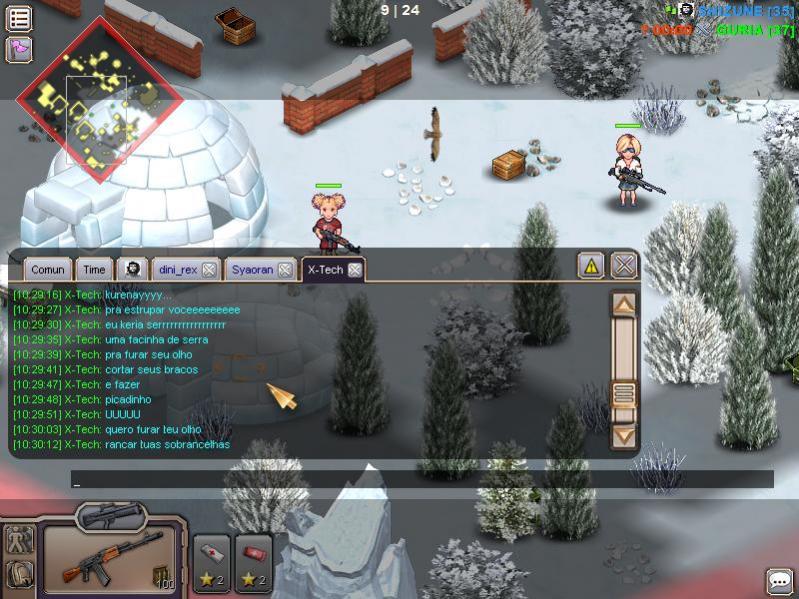This screenshot has width=799, height=599.
Task: Close the dini_rex chat tab
Action: tap(209, 270)
